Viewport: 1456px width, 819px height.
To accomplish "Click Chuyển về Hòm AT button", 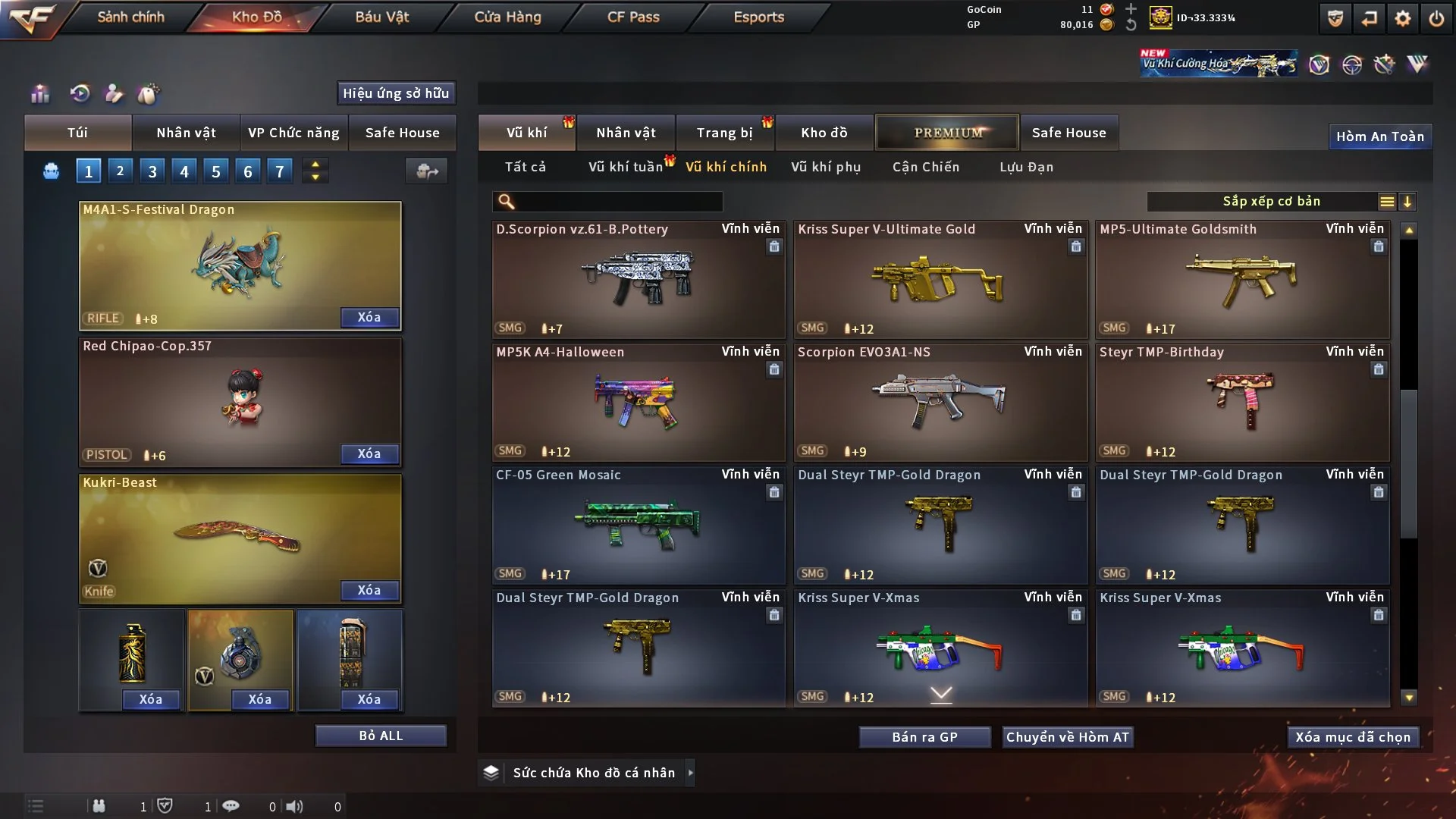I will [1067, 737].
